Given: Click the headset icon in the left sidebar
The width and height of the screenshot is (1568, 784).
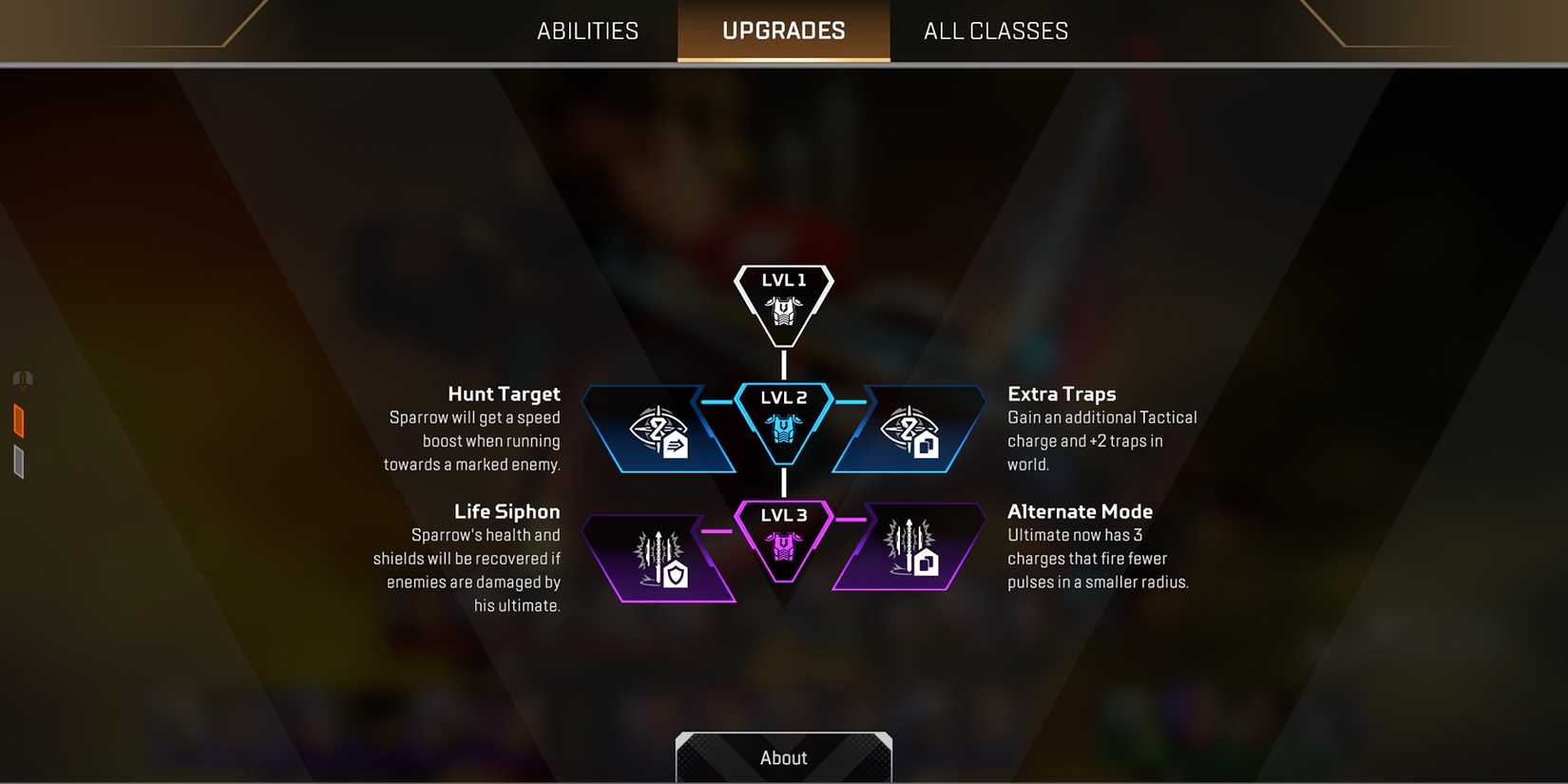Looking at the screenshot, I should point(20,378).
